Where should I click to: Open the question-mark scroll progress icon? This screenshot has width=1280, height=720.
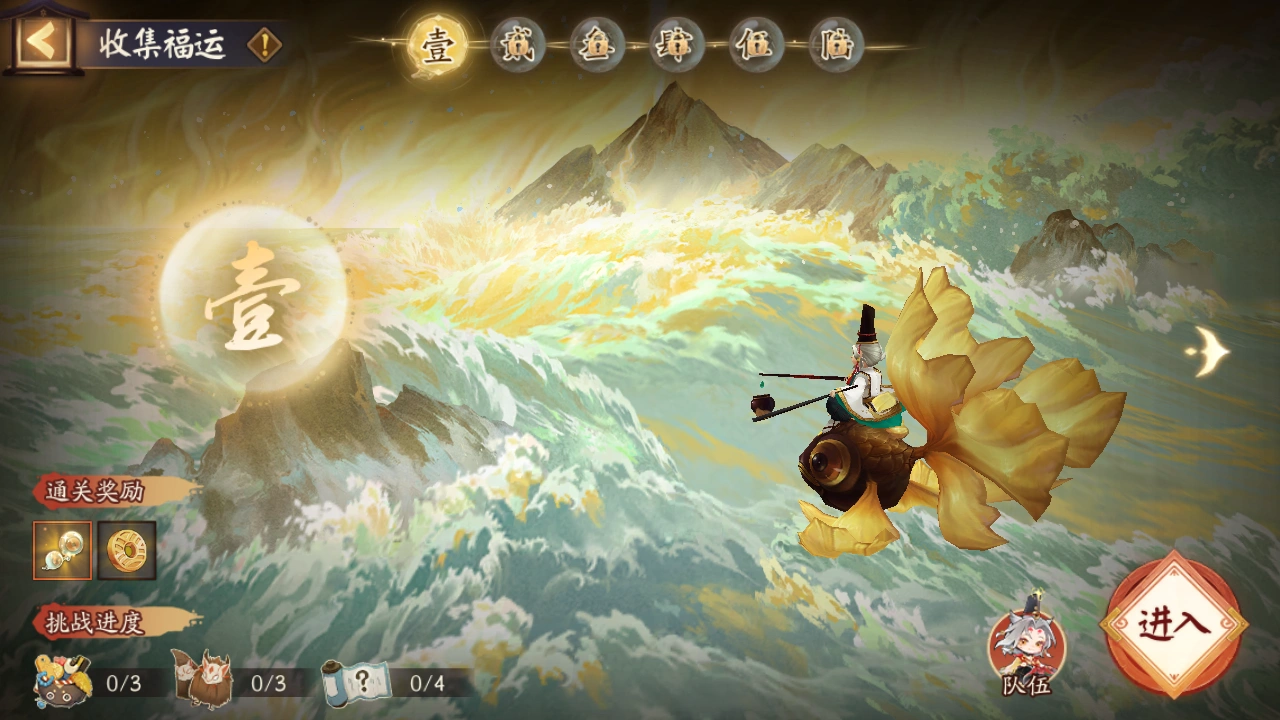[357, 683]
